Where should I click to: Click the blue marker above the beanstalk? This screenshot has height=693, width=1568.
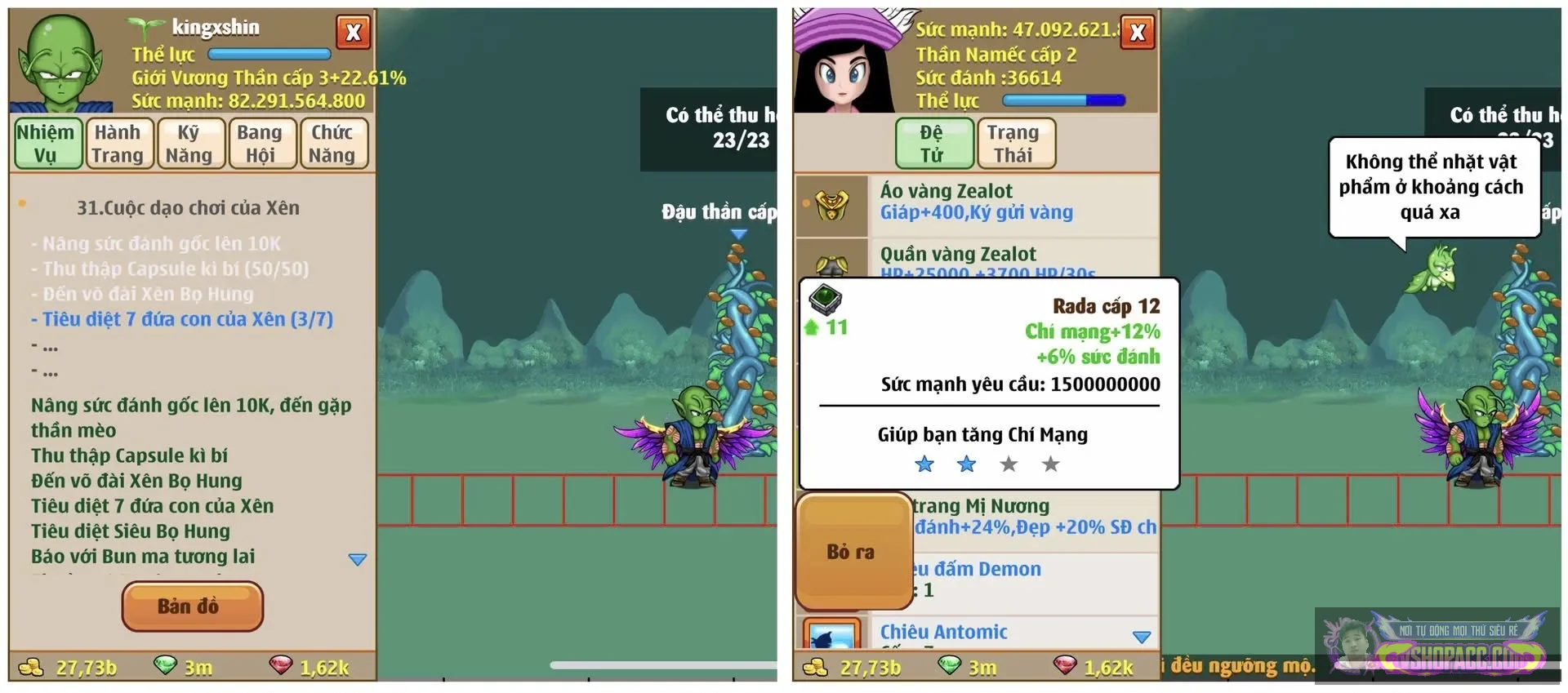click(740, 233)
